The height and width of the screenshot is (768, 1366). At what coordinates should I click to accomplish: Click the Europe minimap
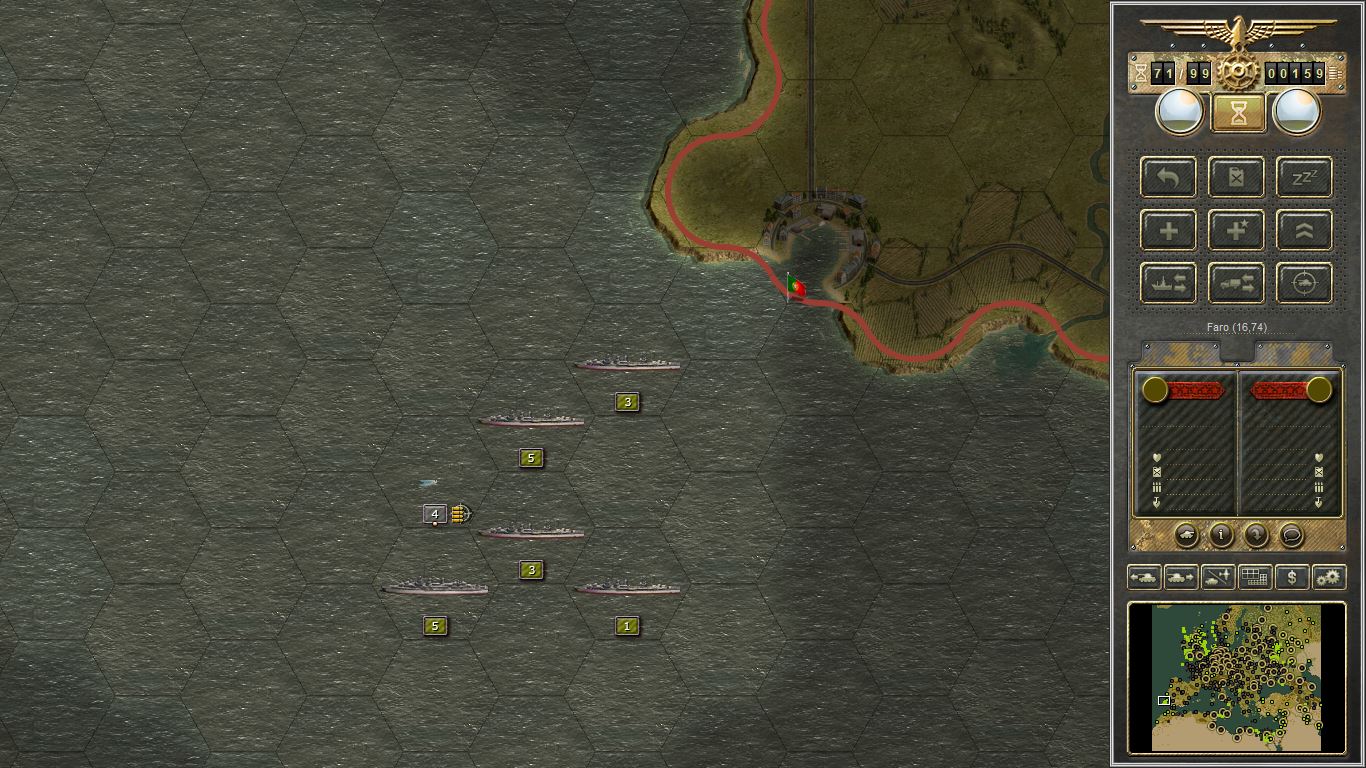1236,676
